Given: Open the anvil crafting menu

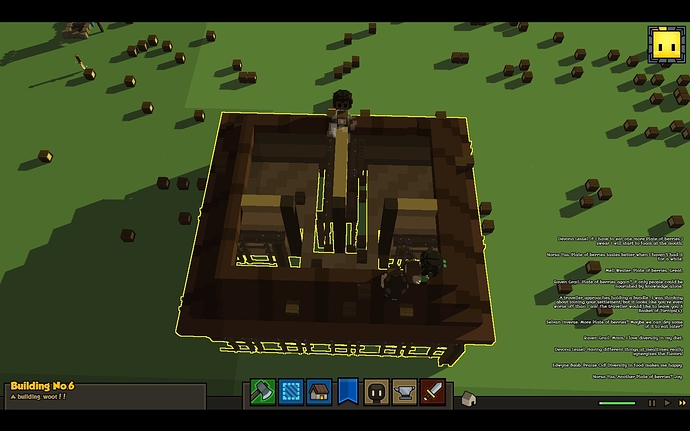Looking at the screenshot, I should pos(404,391).
